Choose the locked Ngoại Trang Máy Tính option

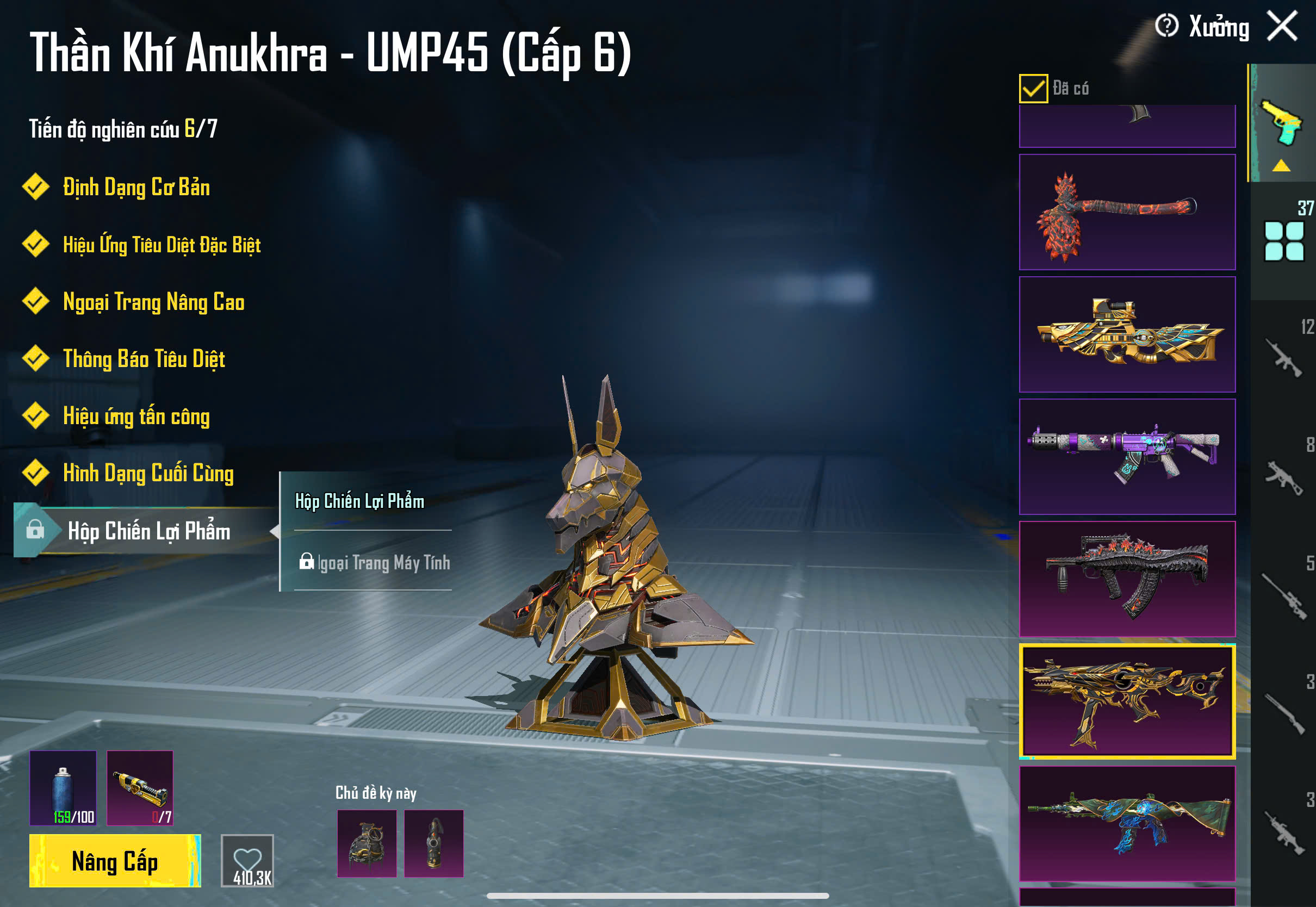coord(374,563)
